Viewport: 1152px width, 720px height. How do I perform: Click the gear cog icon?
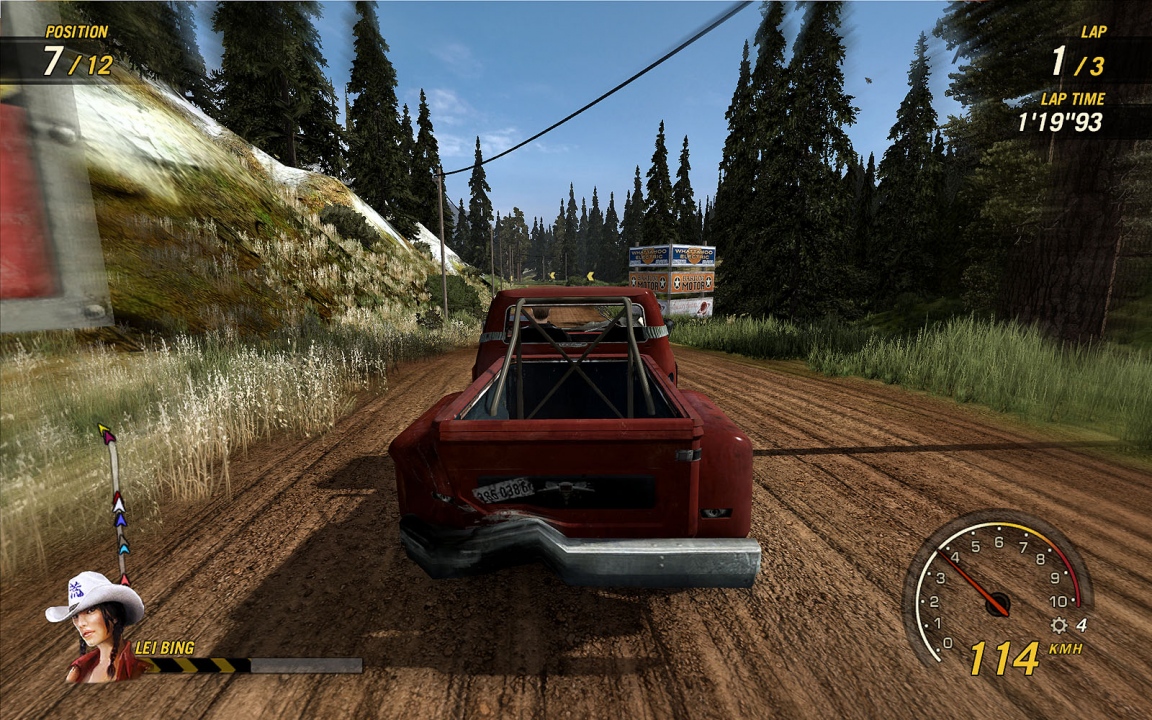pos(1059,625)
